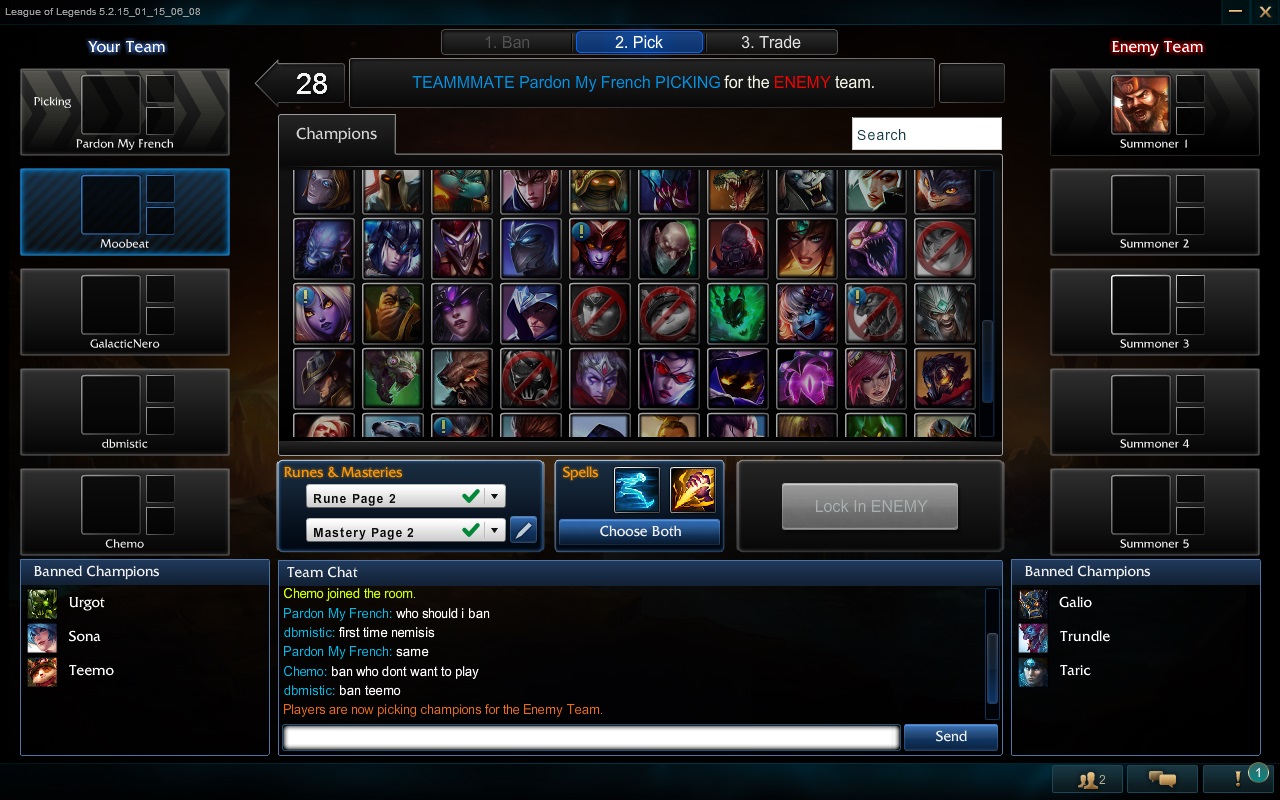Pick Thresh from the champion grid
The height and width of the screenshot is (800, 1280).
coord(737,313)
